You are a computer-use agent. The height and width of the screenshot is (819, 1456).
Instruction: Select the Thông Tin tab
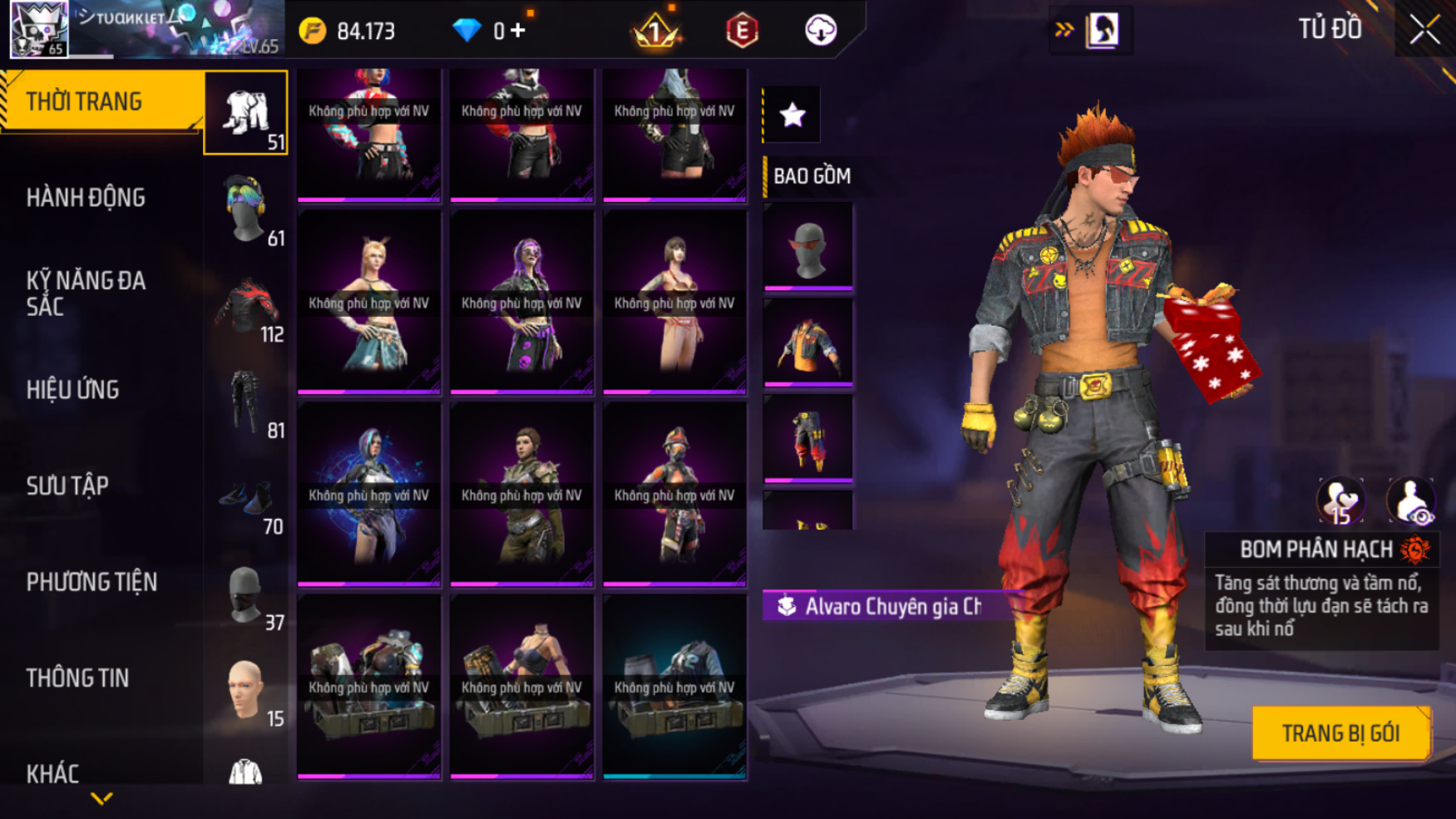pyautogui.click(x=78, y=678)
